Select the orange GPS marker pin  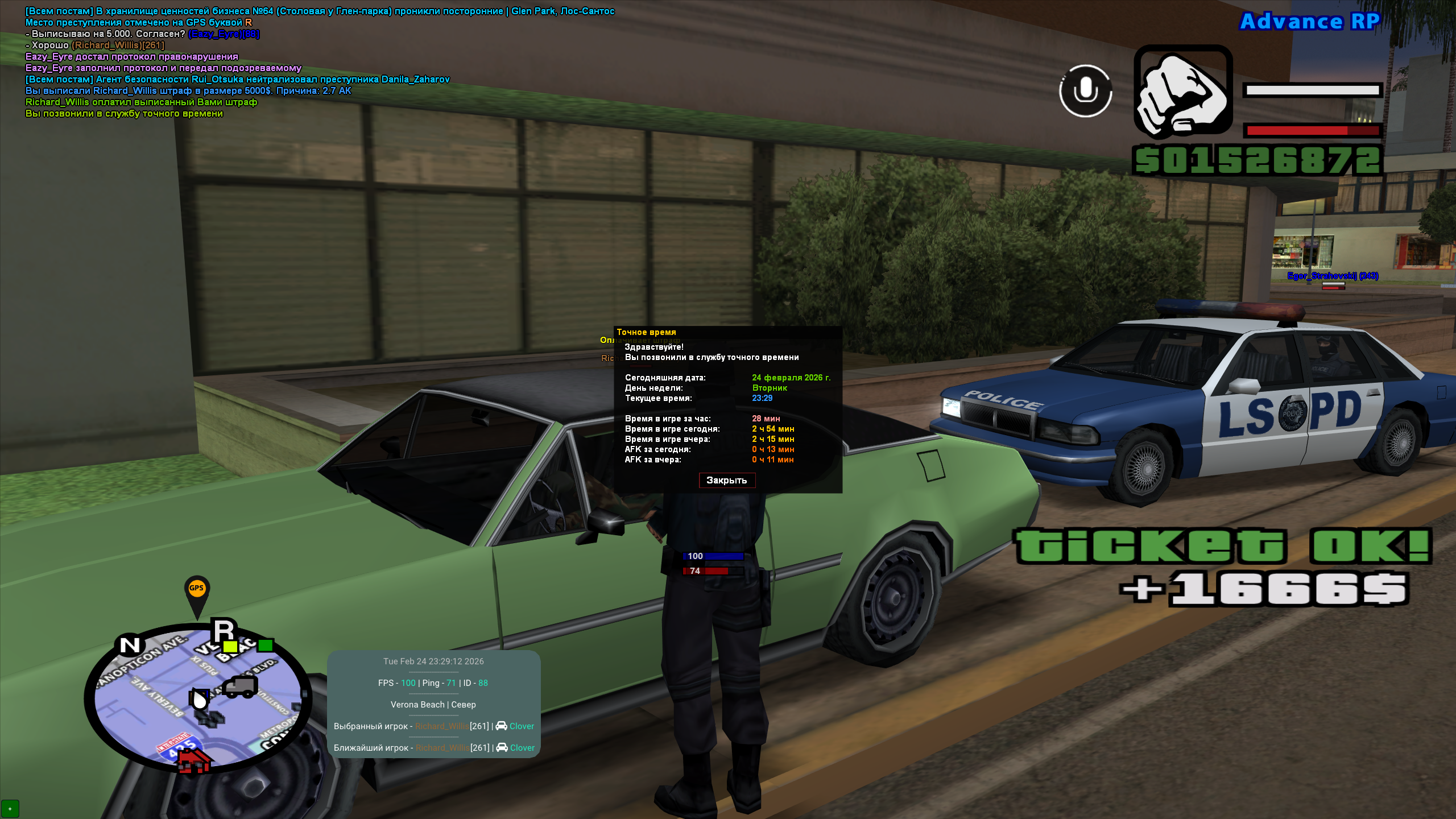pos(197,591)
